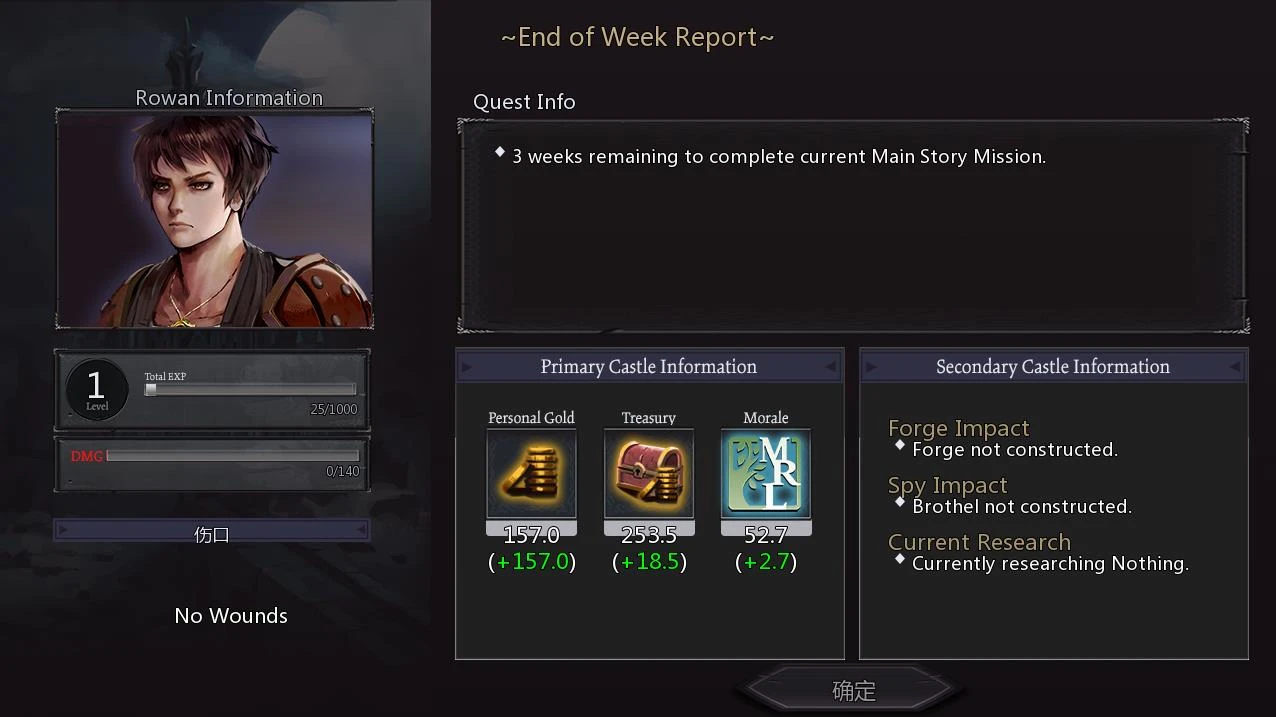This screenshot has height=717, width=1276.
Task: Select the Morale MRL icon
Action: [766, 474]
